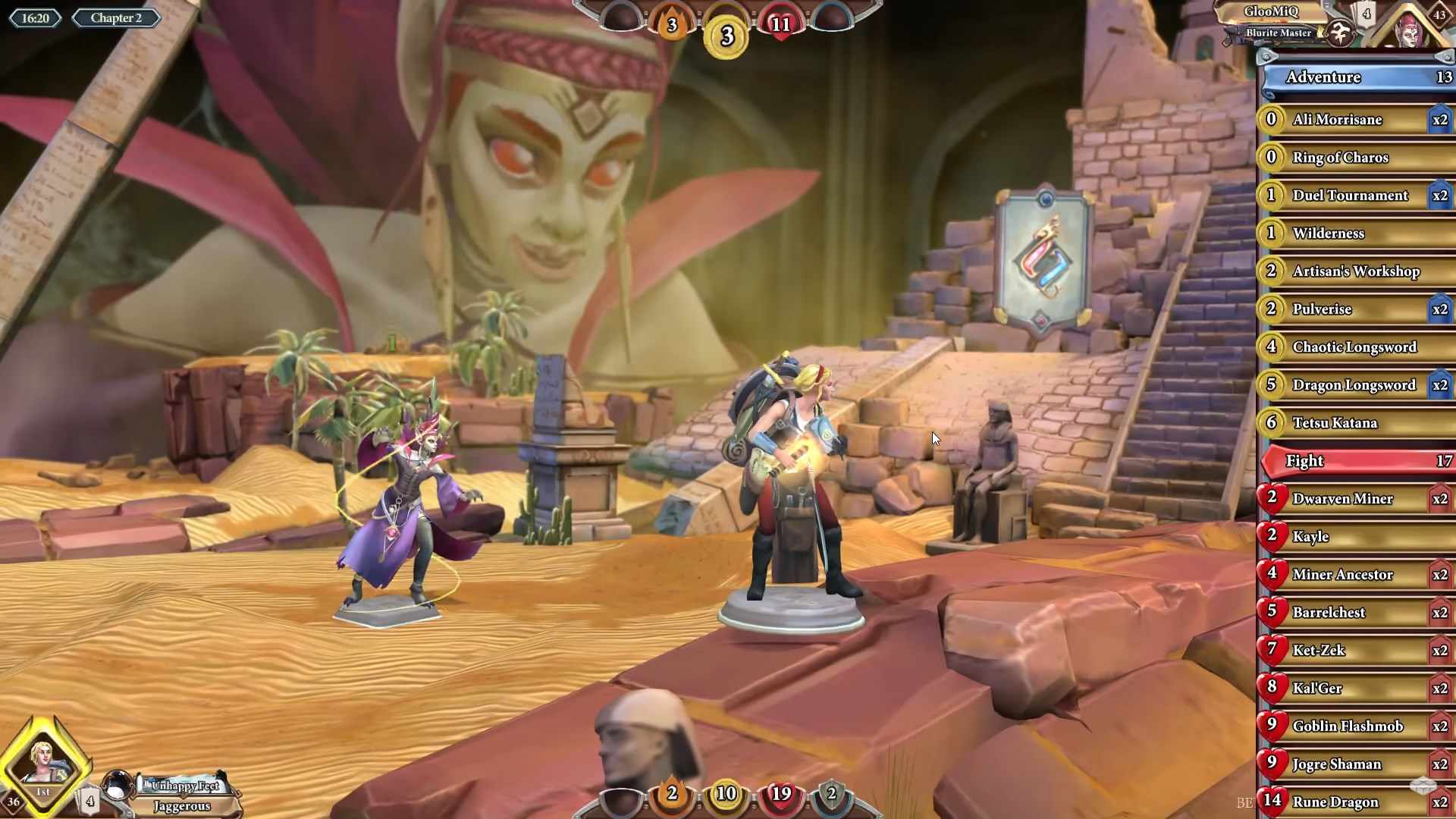Choose the Goblin Flashmob card

1354,726
